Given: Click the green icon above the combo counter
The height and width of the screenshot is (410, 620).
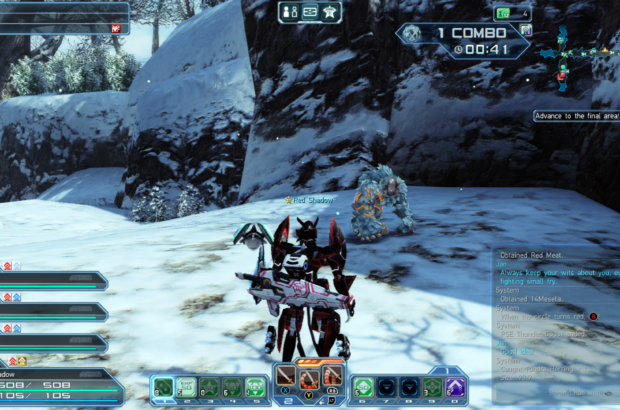Looking at the screenshot, I should tap(502, 13).
